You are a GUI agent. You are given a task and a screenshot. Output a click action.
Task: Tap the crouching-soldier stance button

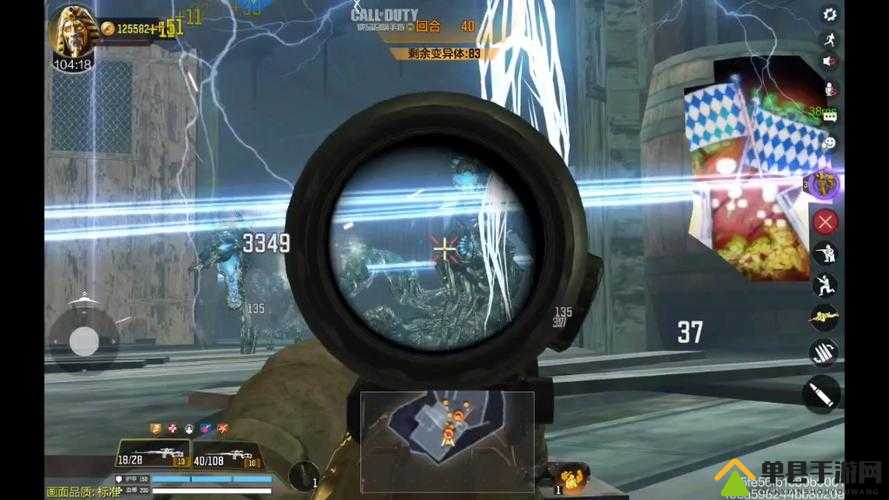pyautogui.click(x=826, y=253)
